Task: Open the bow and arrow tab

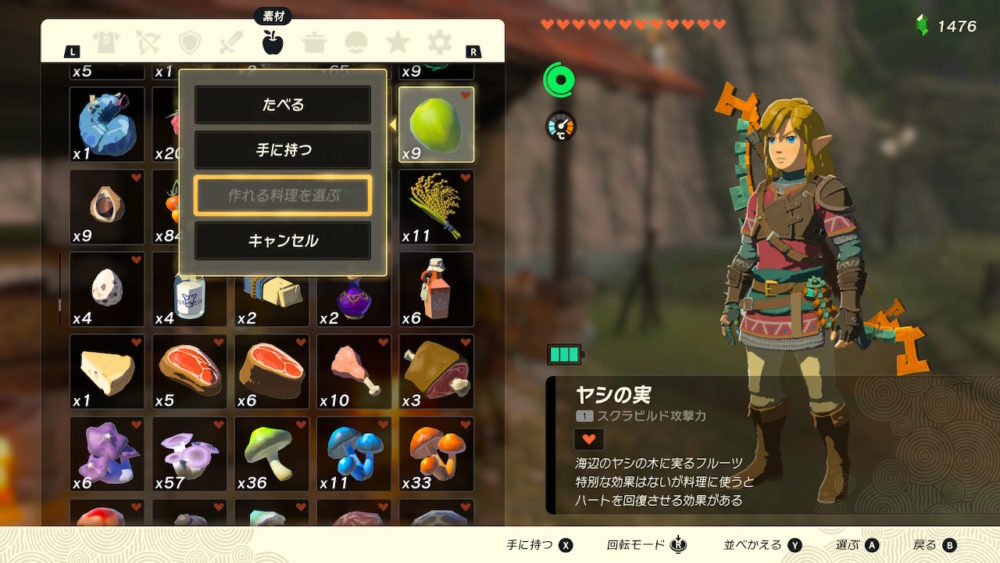Action: tap(148, 43)
